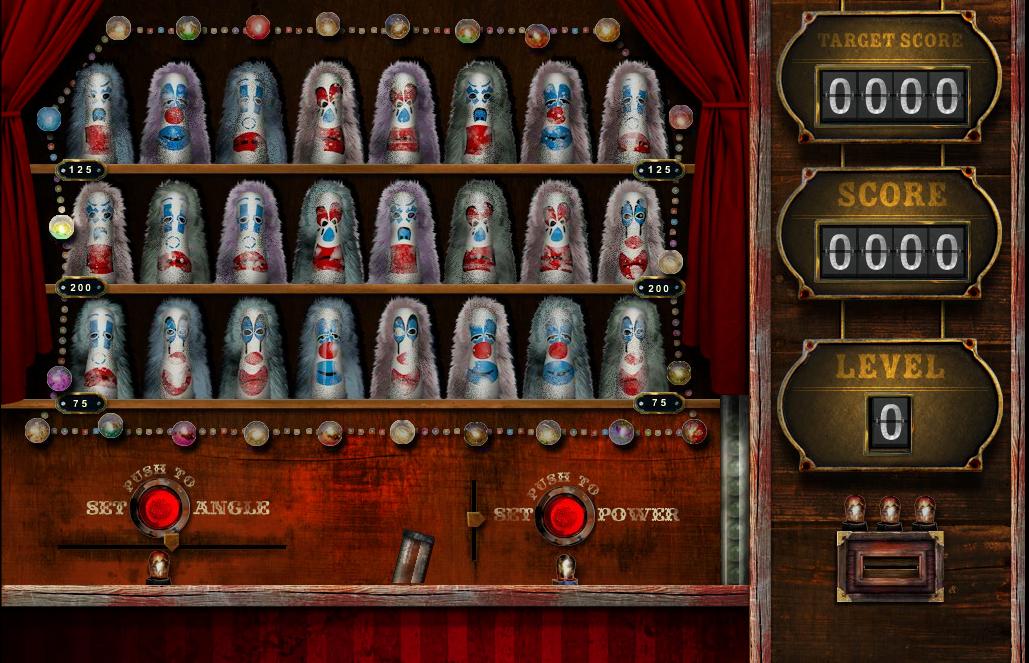
Task: Push the red Set Power button
Action: pyautogui.click(x=566, y=515)
